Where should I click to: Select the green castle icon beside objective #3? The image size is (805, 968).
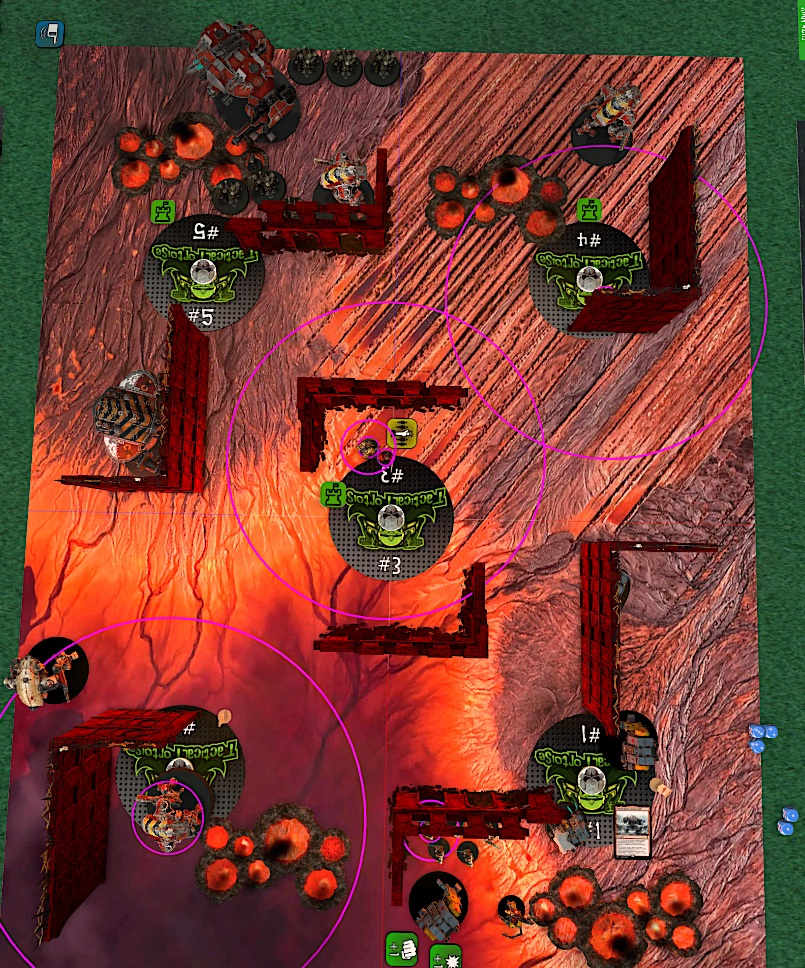click(333, 494)
